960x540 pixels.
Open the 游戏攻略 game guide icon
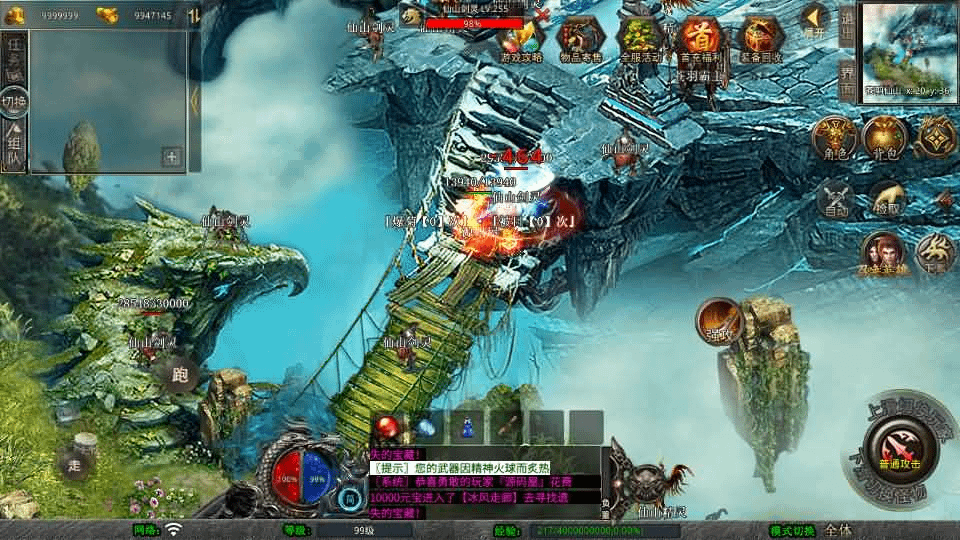(520, 40)
